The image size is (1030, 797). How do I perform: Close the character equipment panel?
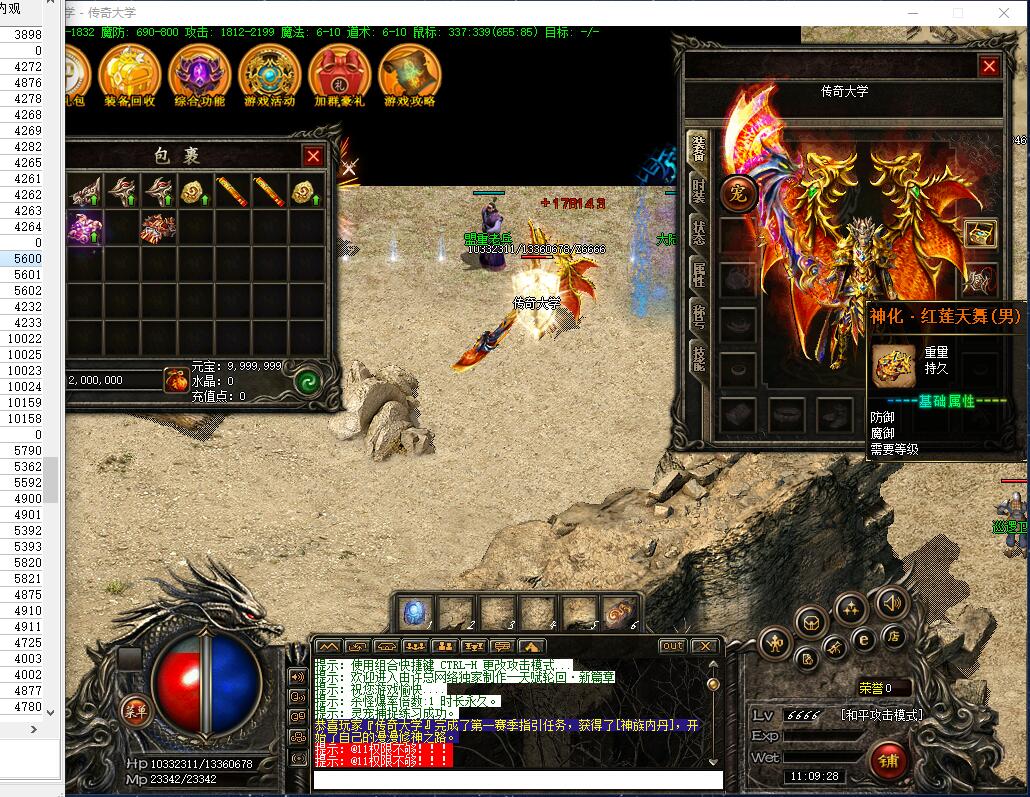point(989,66)
